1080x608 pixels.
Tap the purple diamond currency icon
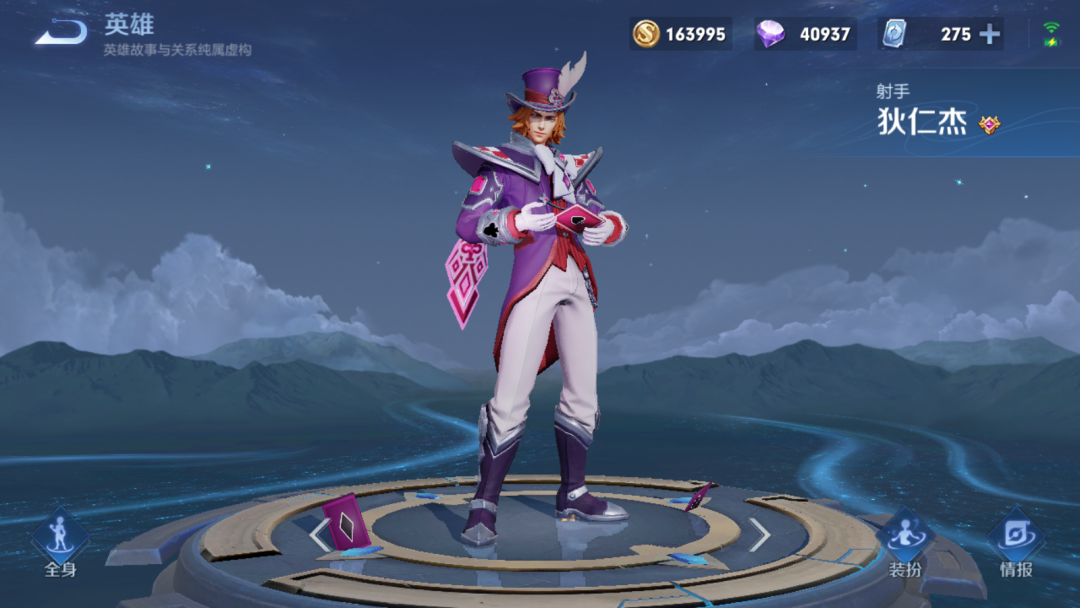tap(770, 34)
